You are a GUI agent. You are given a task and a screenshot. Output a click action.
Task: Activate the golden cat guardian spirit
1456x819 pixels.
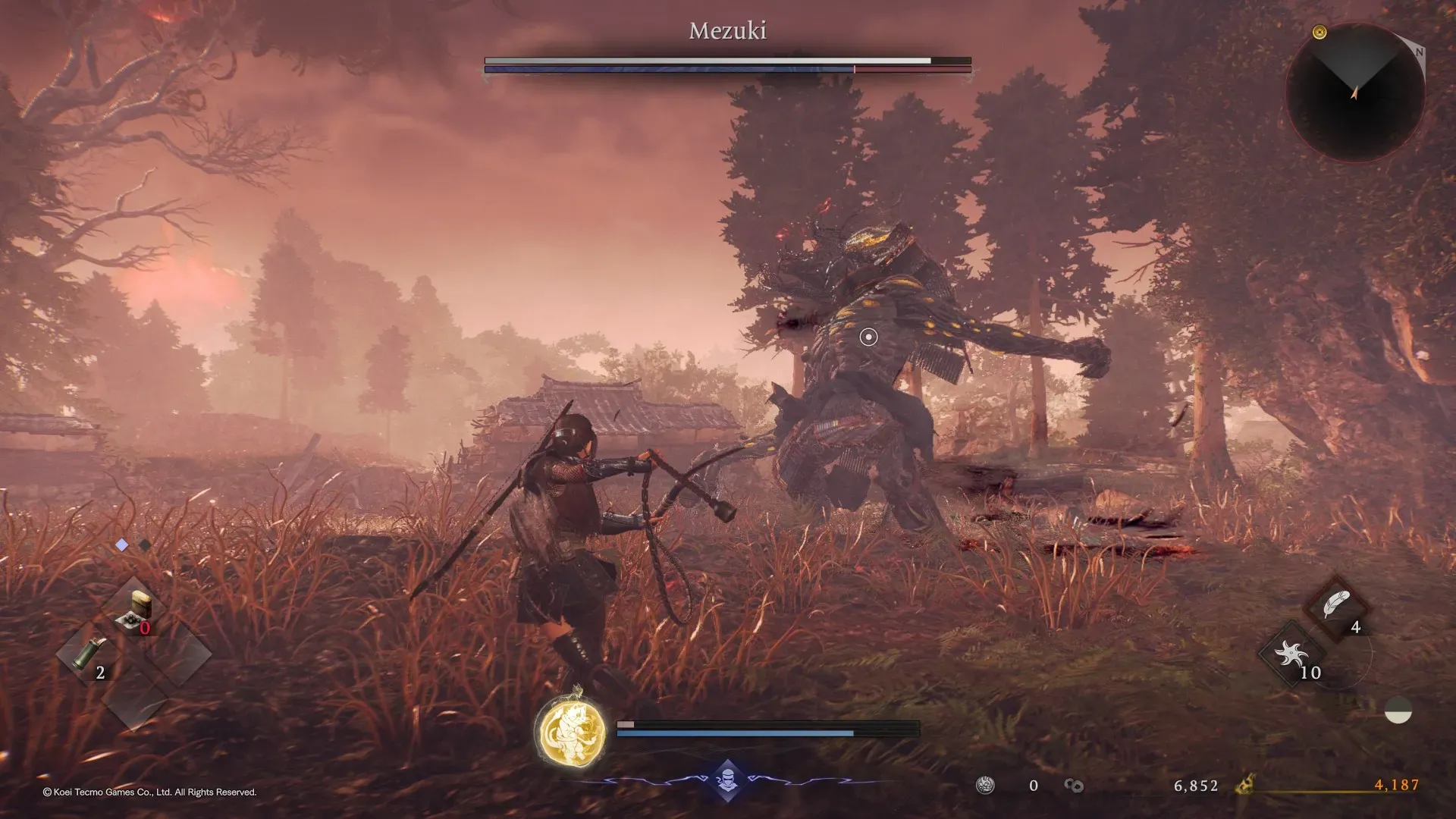click(x=571, y=731)
